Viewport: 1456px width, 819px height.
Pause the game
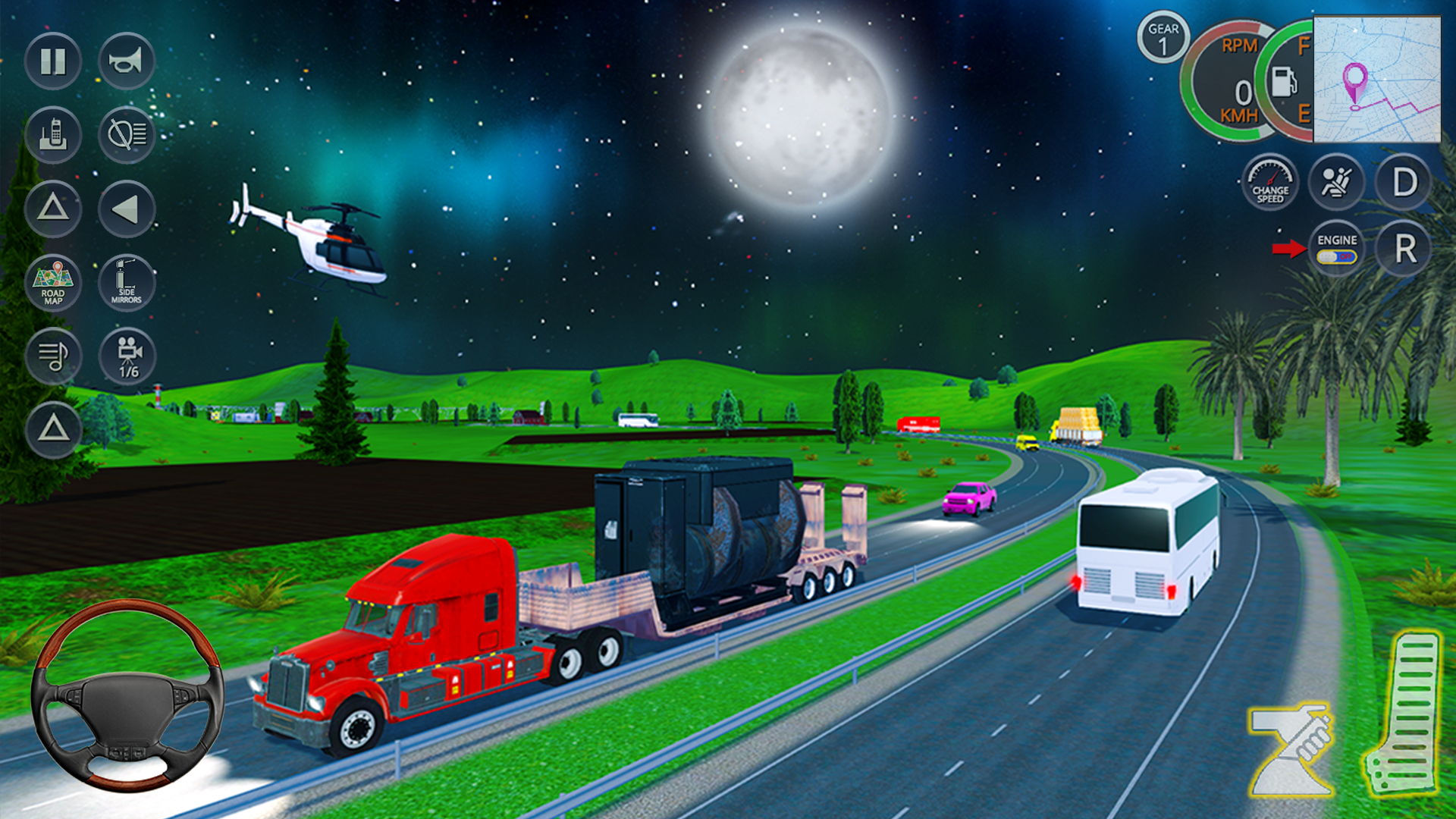[x=53, y=62]
